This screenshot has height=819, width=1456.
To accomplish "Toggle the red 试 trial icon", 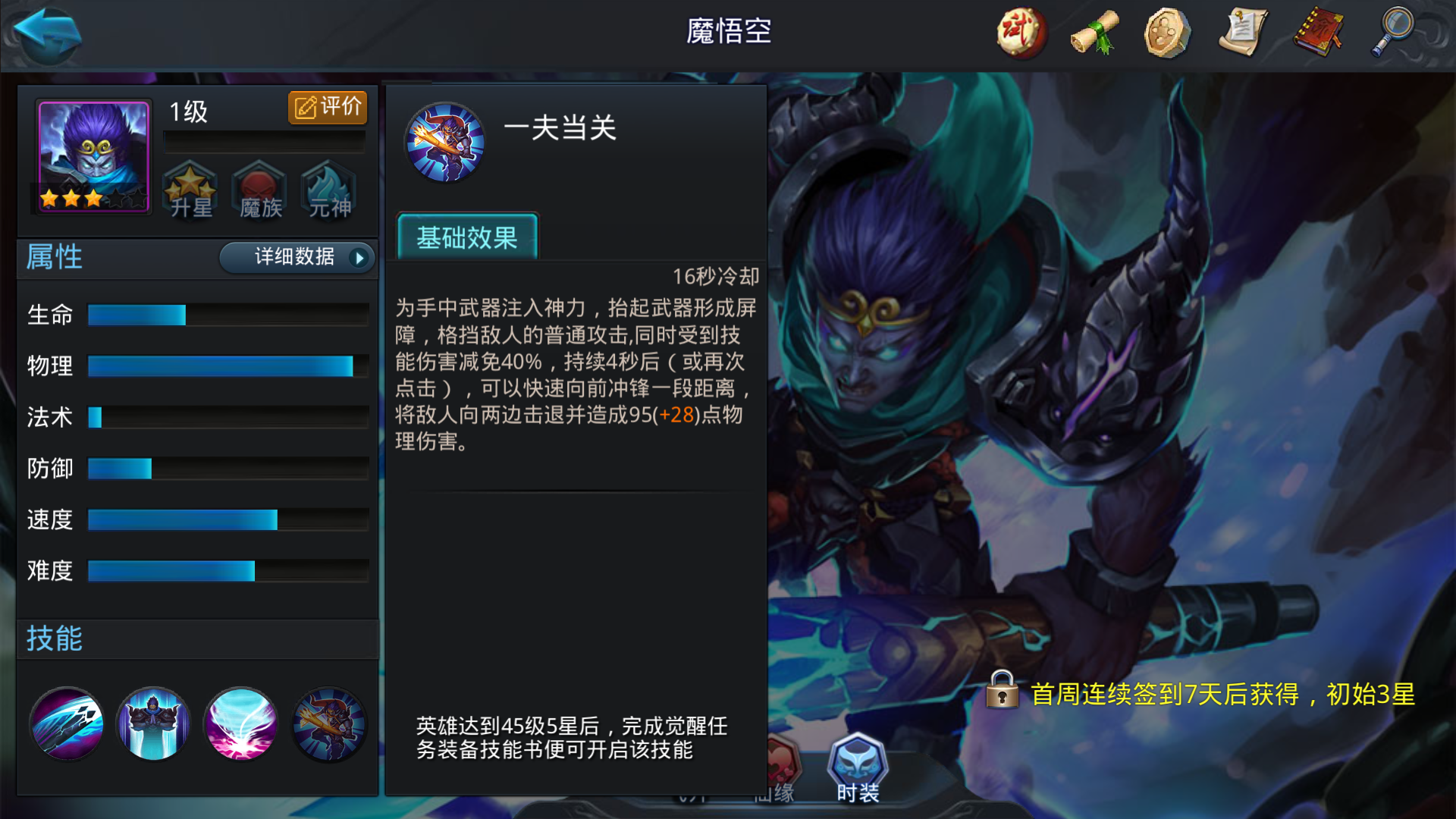I will [1020, 33].
